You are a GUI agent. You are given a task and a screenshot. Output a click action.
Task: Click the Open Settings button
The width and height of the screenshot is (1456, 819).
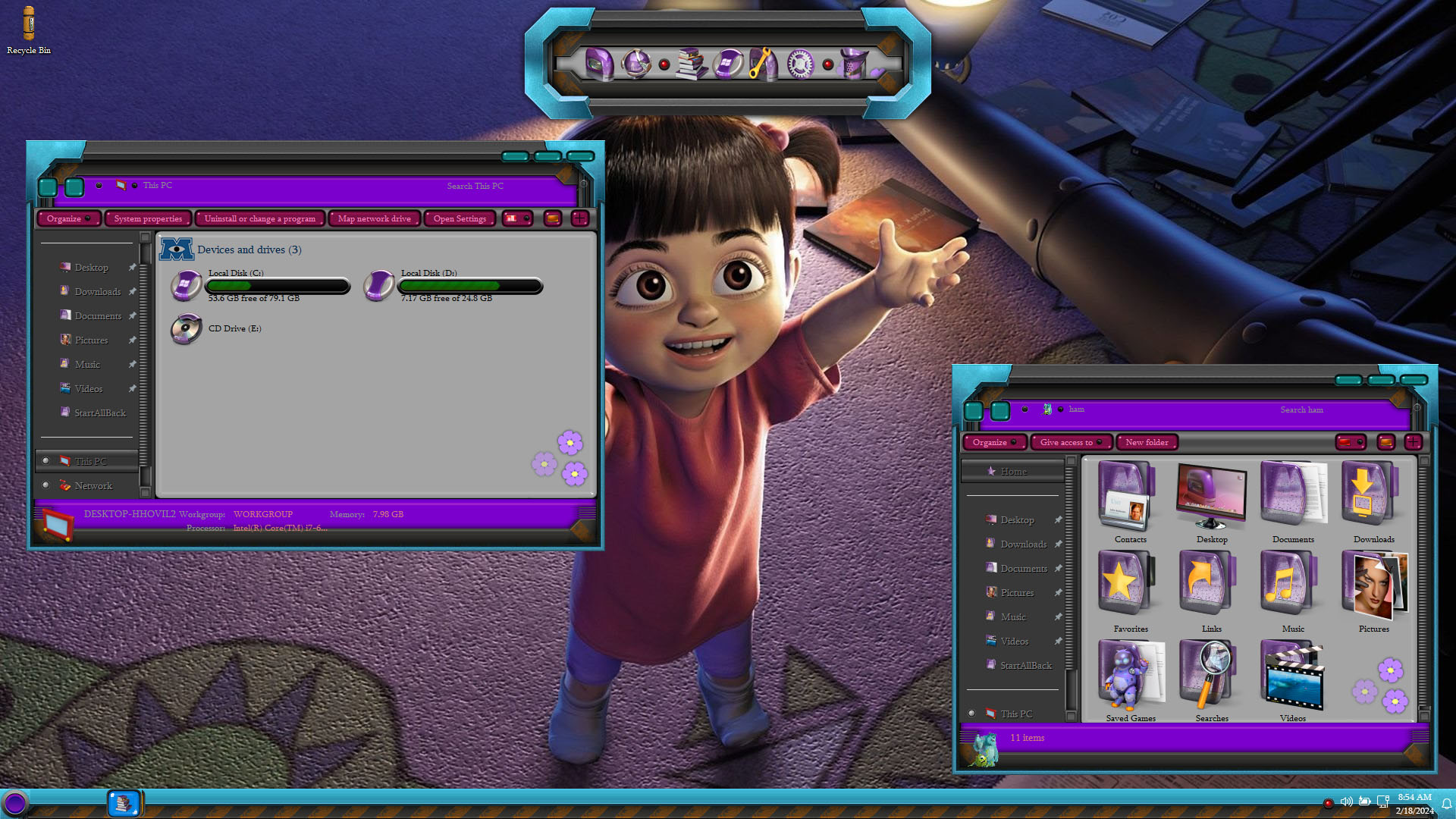point(460,219)
